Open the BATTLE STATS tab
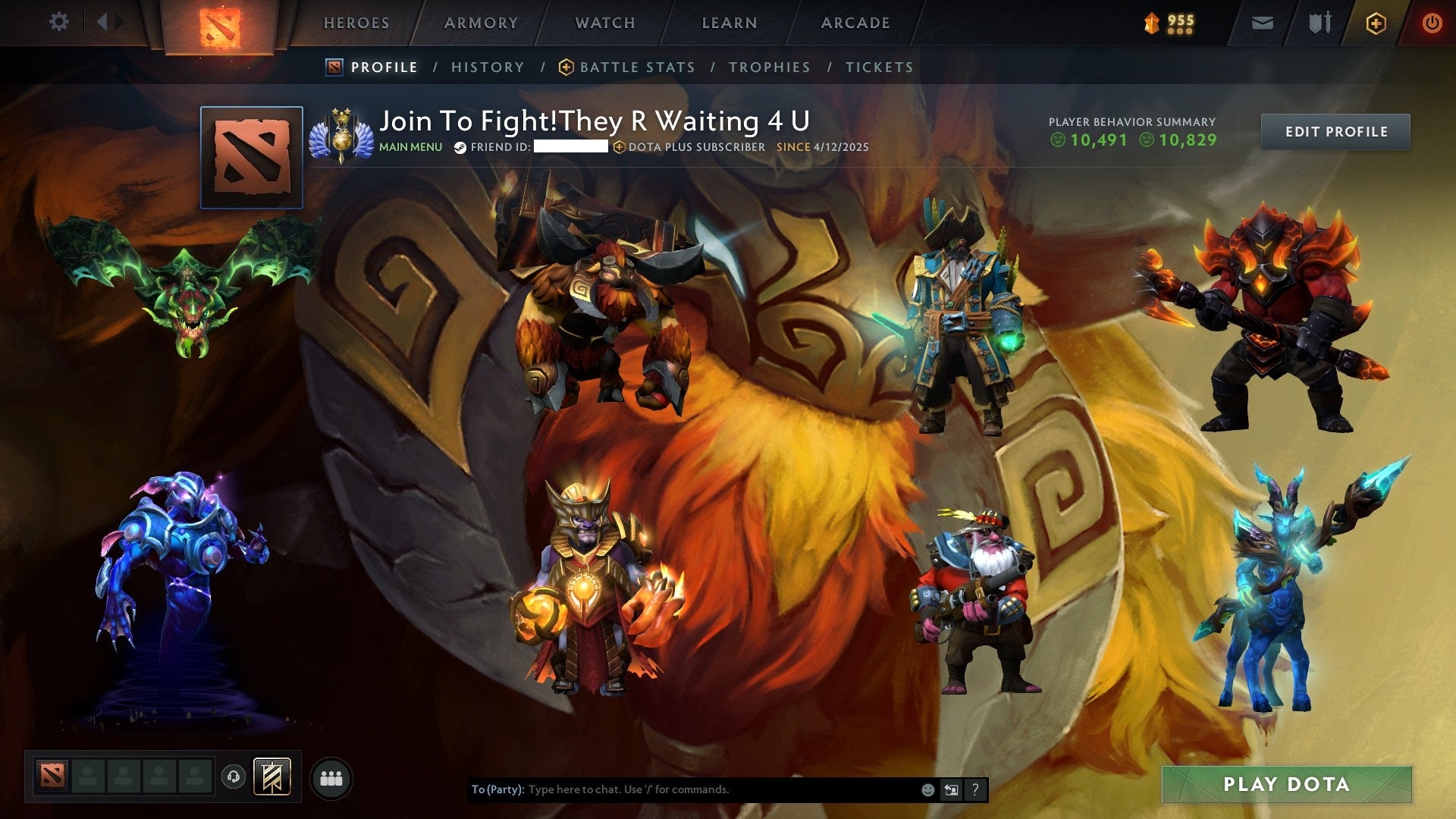This screenshot has width=1456, height=819. (635, 67)
